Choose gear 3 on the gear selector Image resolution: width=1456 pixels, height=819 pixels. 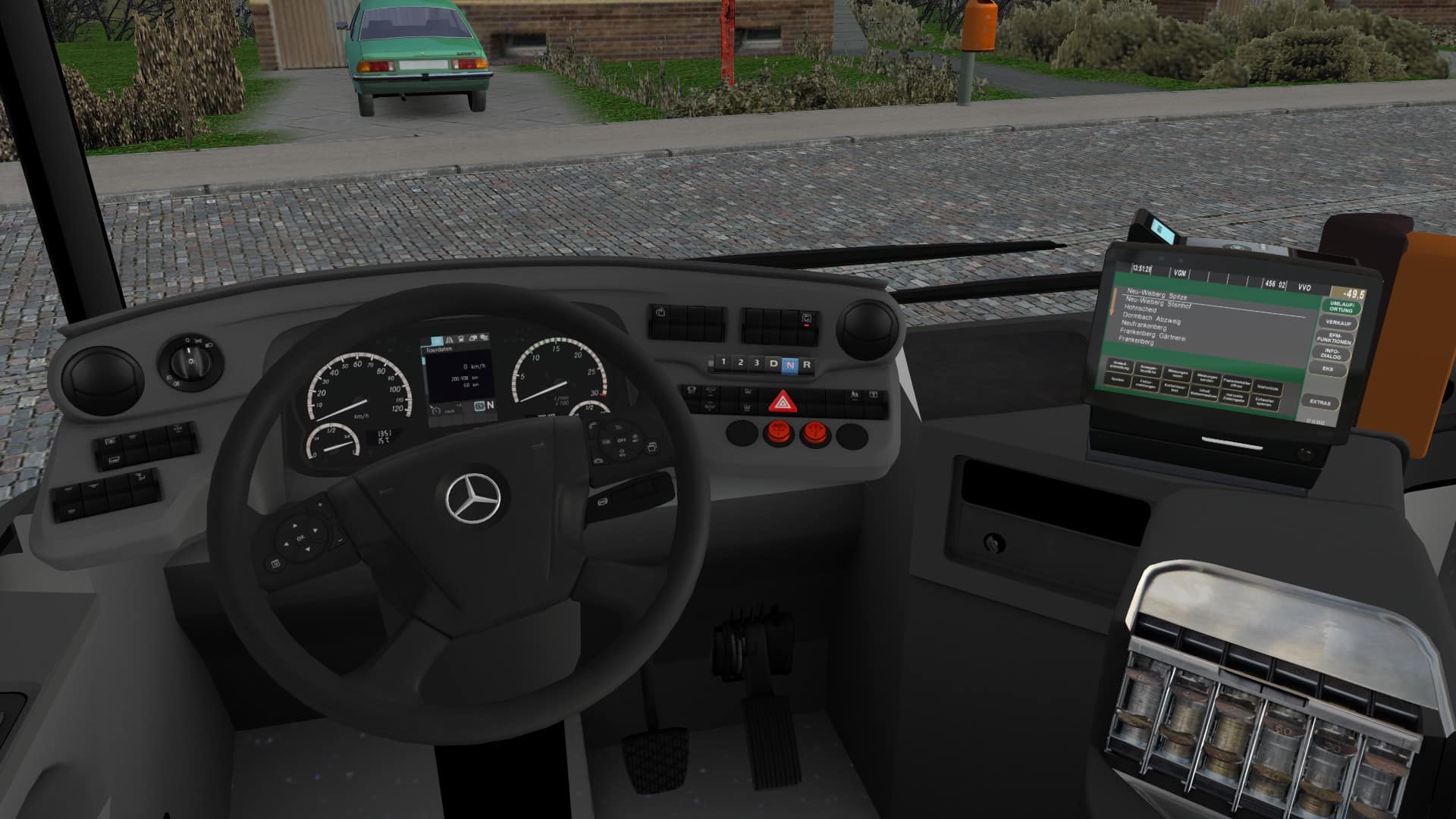pyautogui.click(x=757, y=363)
